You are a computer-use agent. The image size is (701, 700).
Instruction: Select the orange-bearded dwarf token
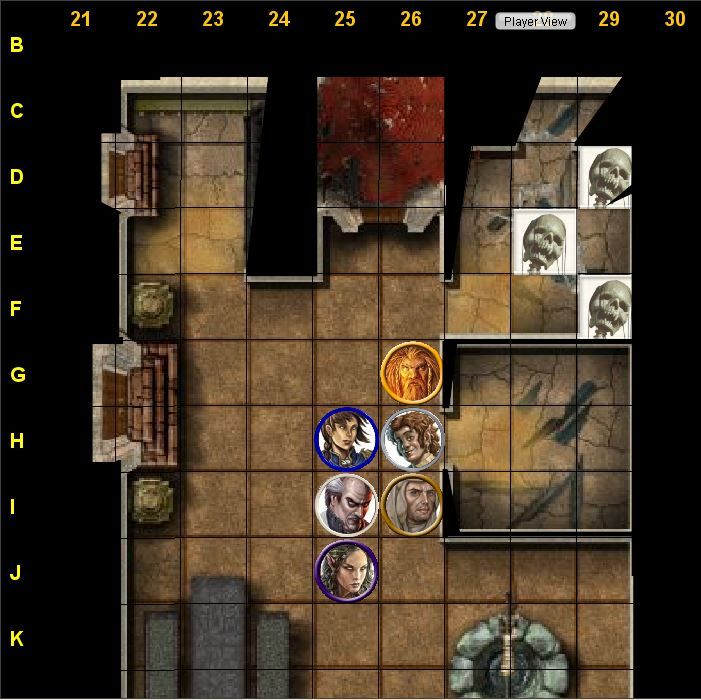[x=411, y=372]
